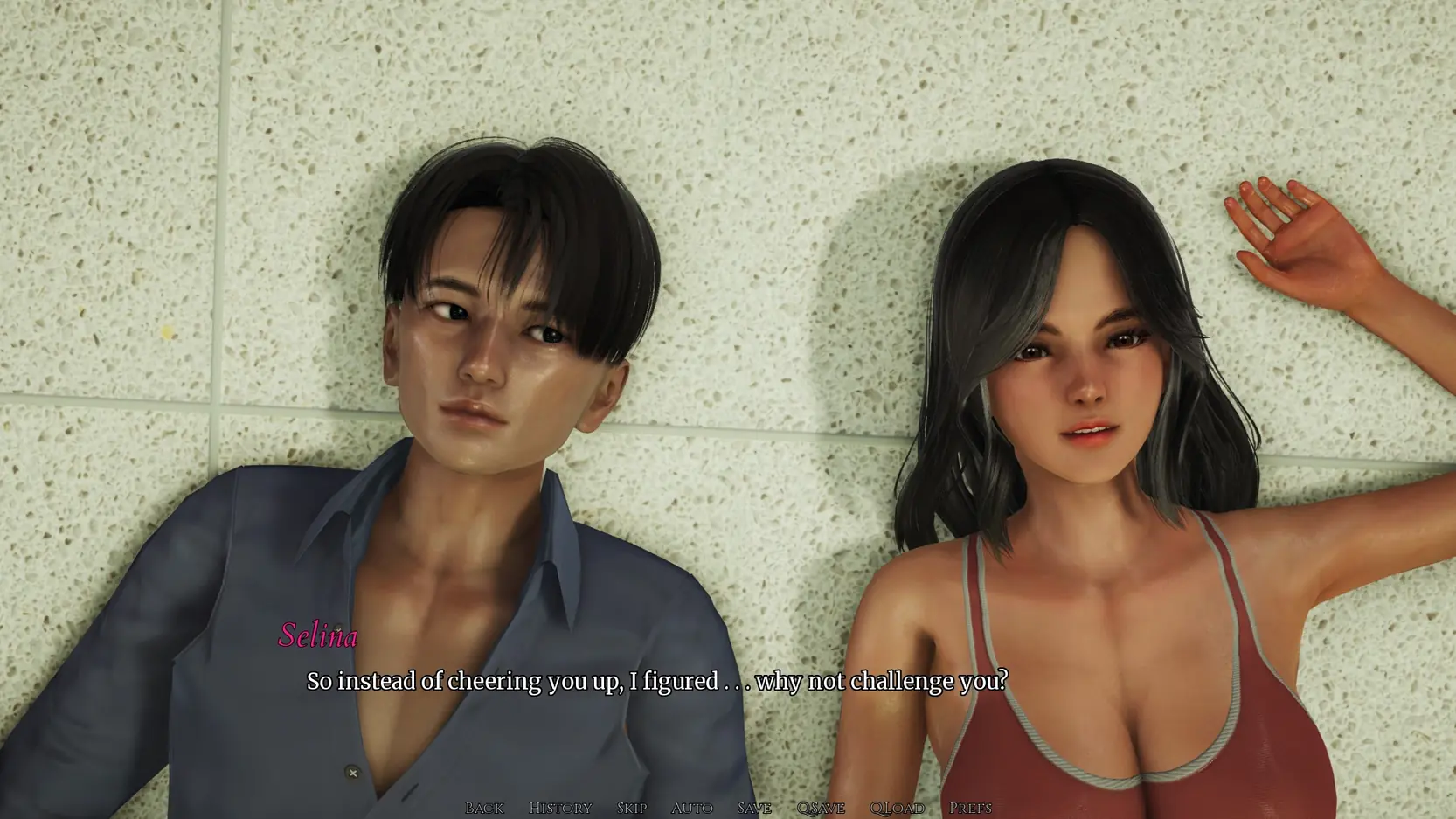
Task: Quick load with QLoad
Action: (897, 808)
